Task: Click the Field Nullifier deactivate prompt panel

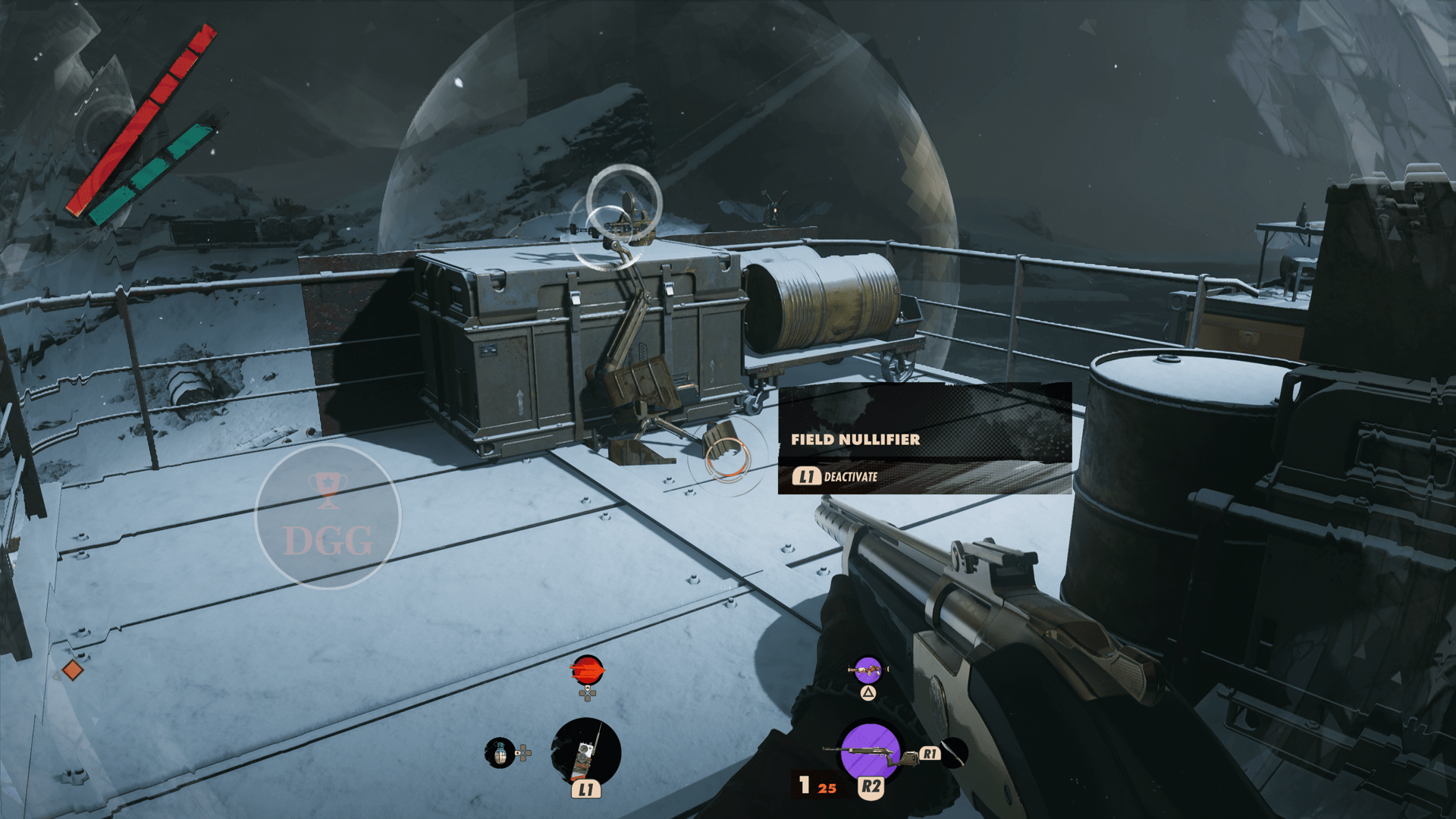Action: (924, 438)
